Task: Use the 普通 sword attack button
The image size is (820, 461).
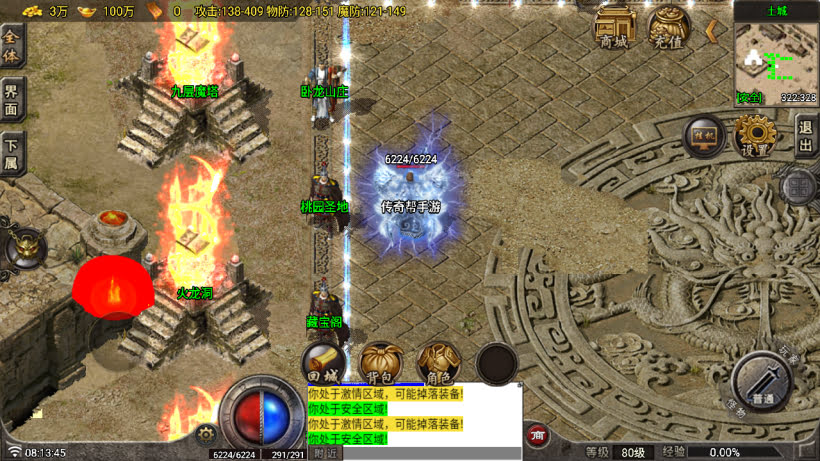Action: (x=762, y=382)
